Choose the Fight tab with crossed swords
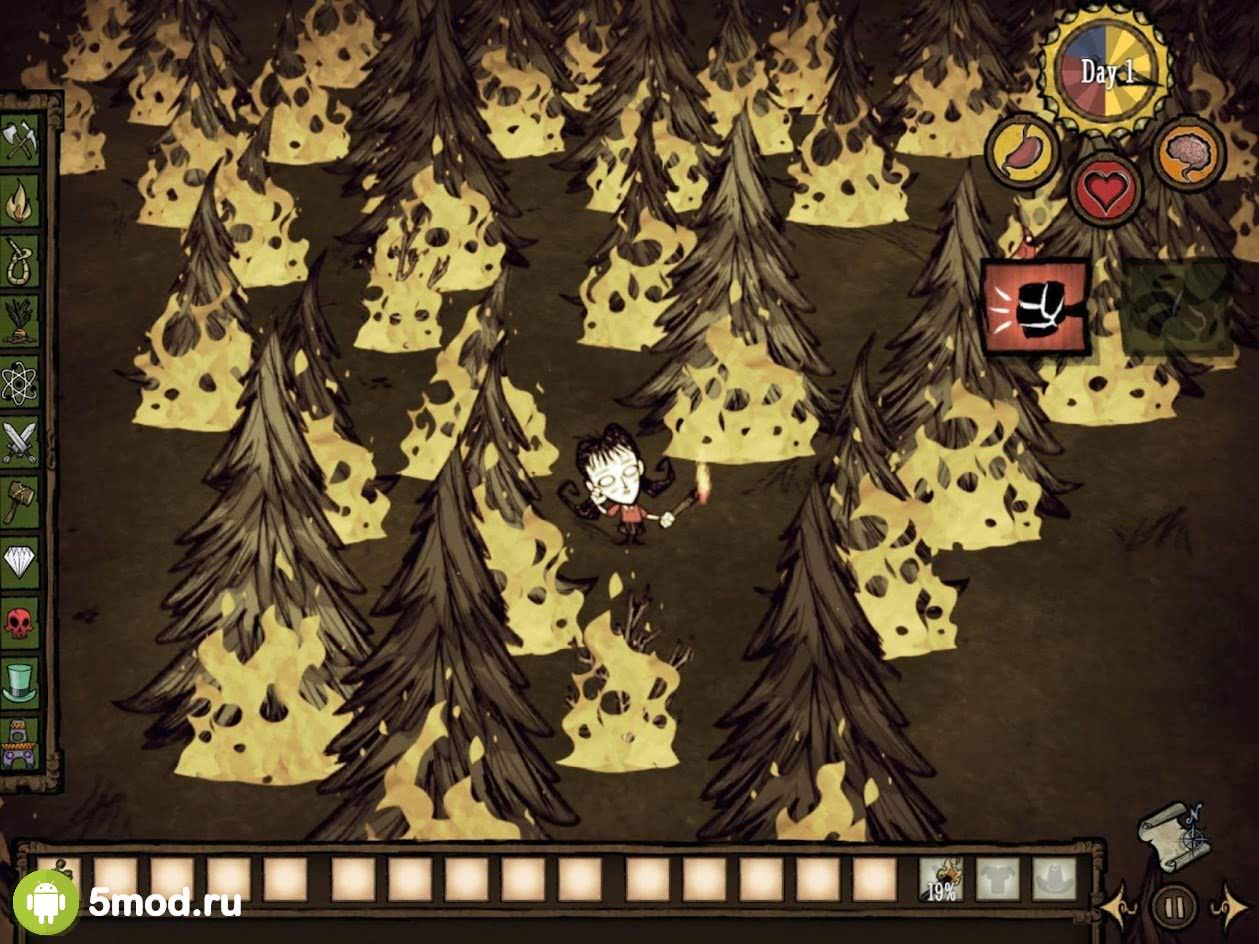 pos(21,440)
